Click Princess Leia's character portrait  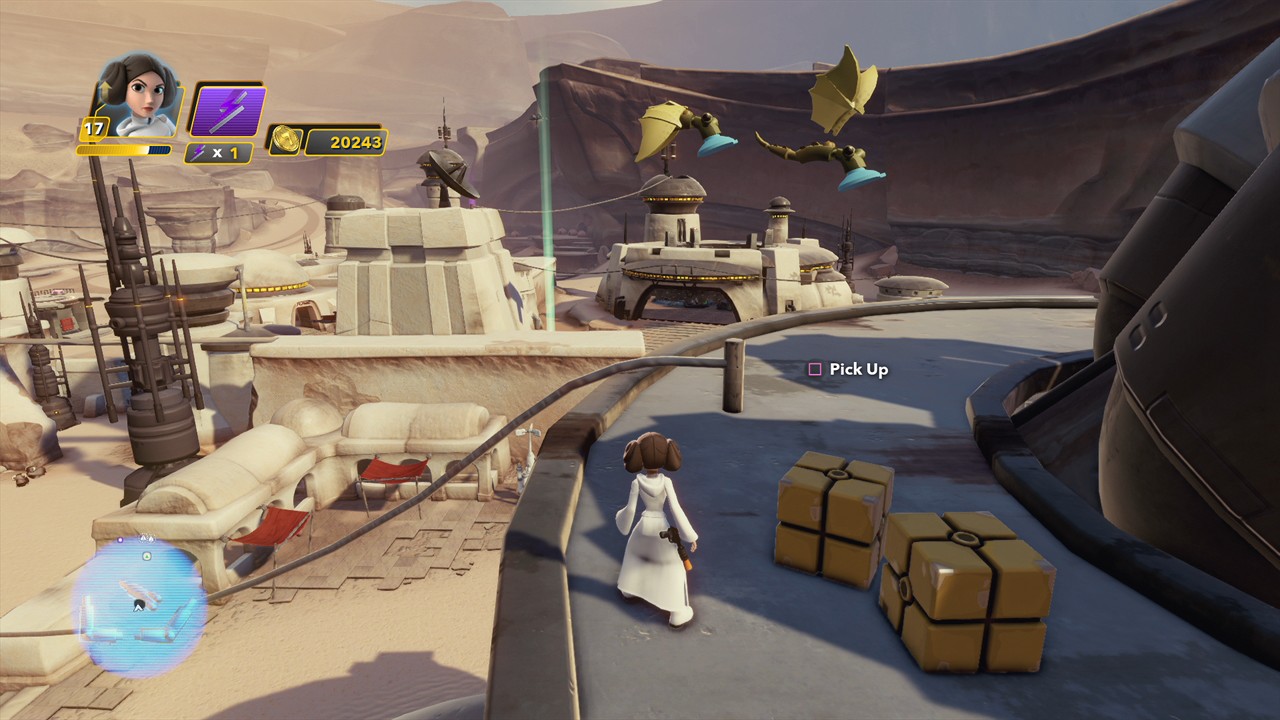(x=140, y=97)
